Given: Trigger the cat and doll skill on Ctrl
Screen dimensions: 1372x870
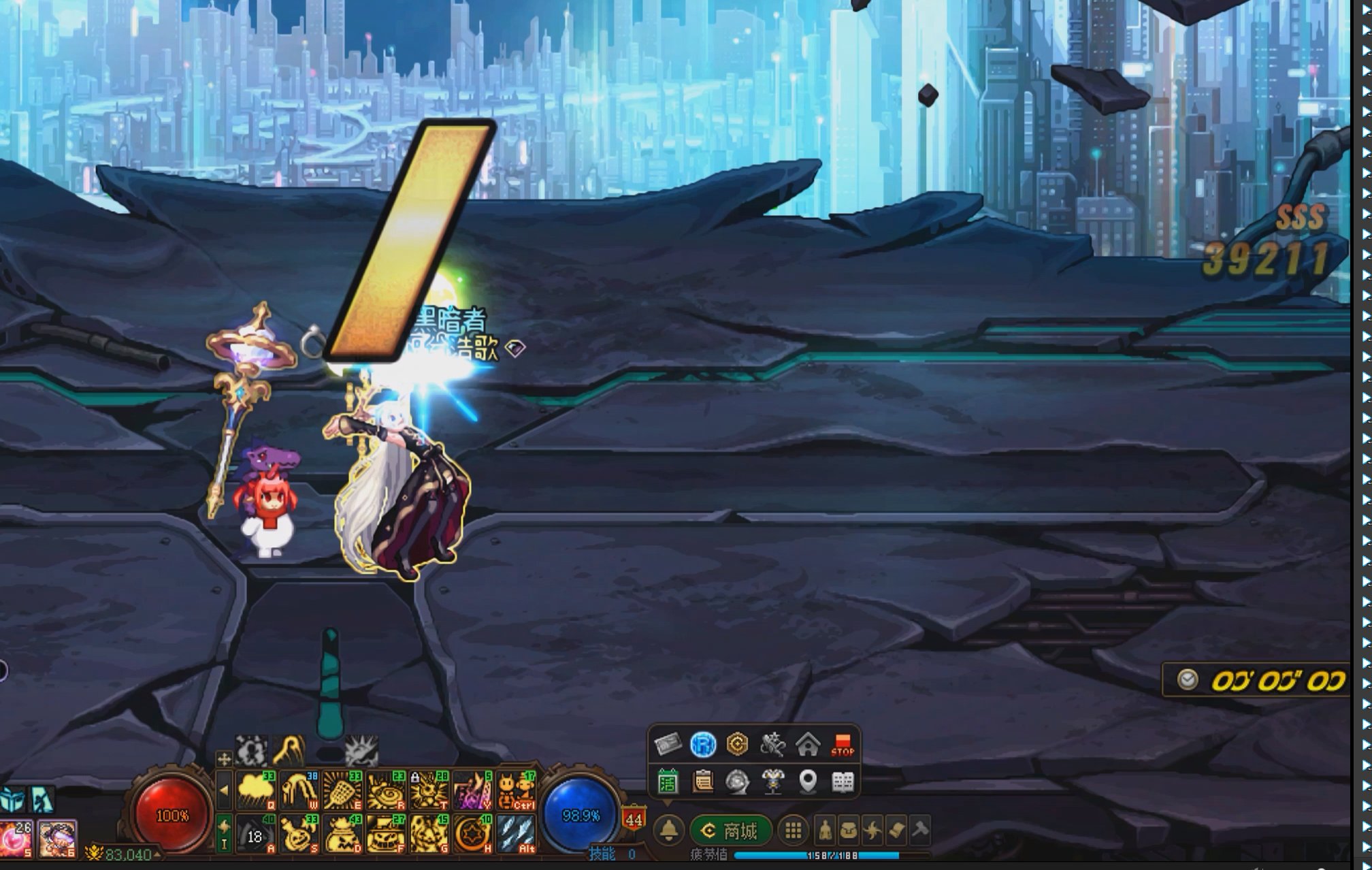Looking at the screenshot, I should (x=516, y=790).
